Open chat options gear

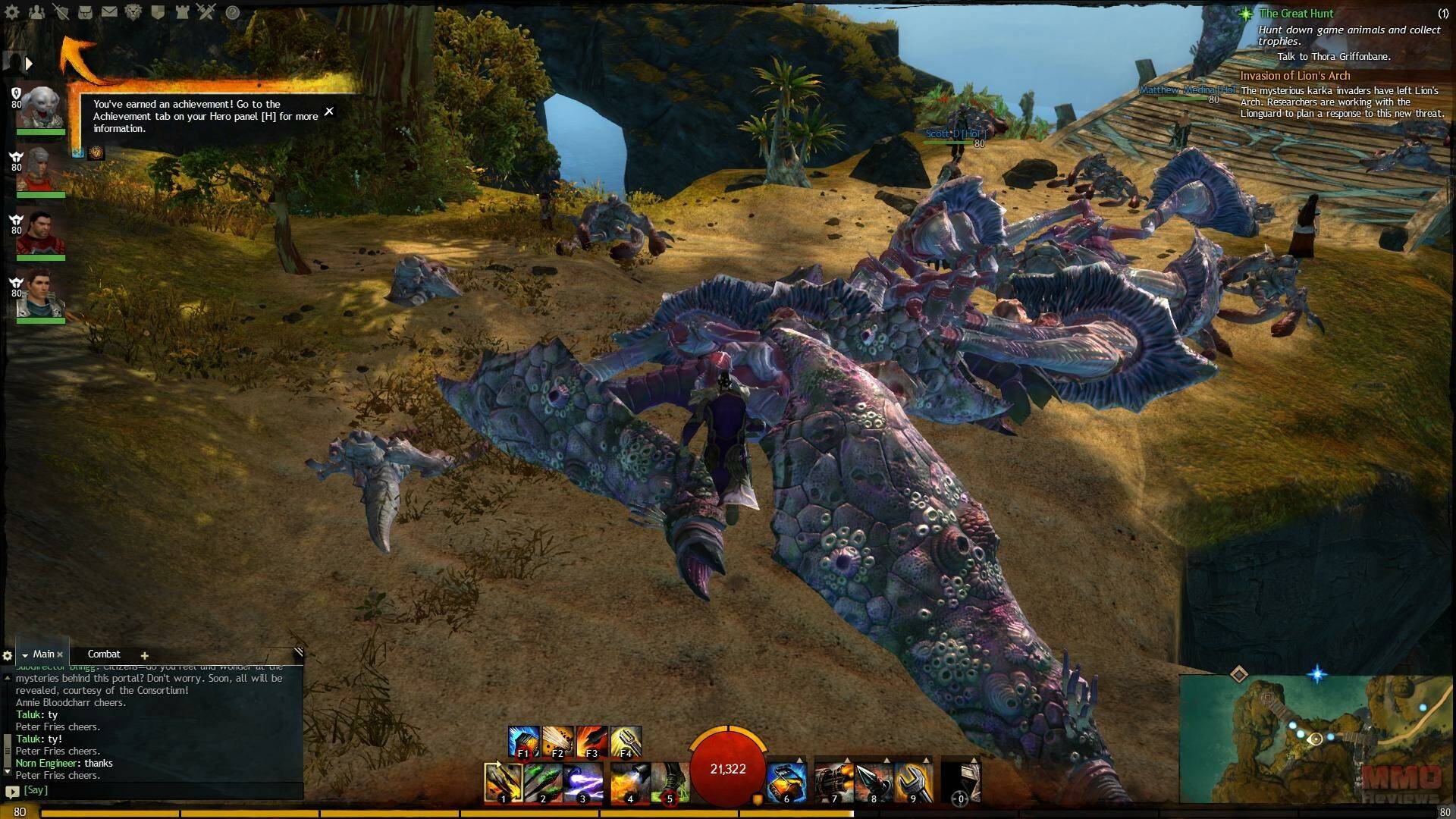[x=8, y=655]
